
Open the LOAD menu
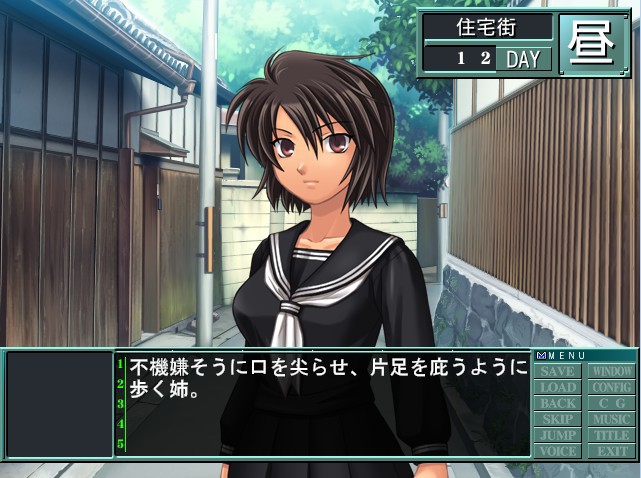[x=558, y=388]
